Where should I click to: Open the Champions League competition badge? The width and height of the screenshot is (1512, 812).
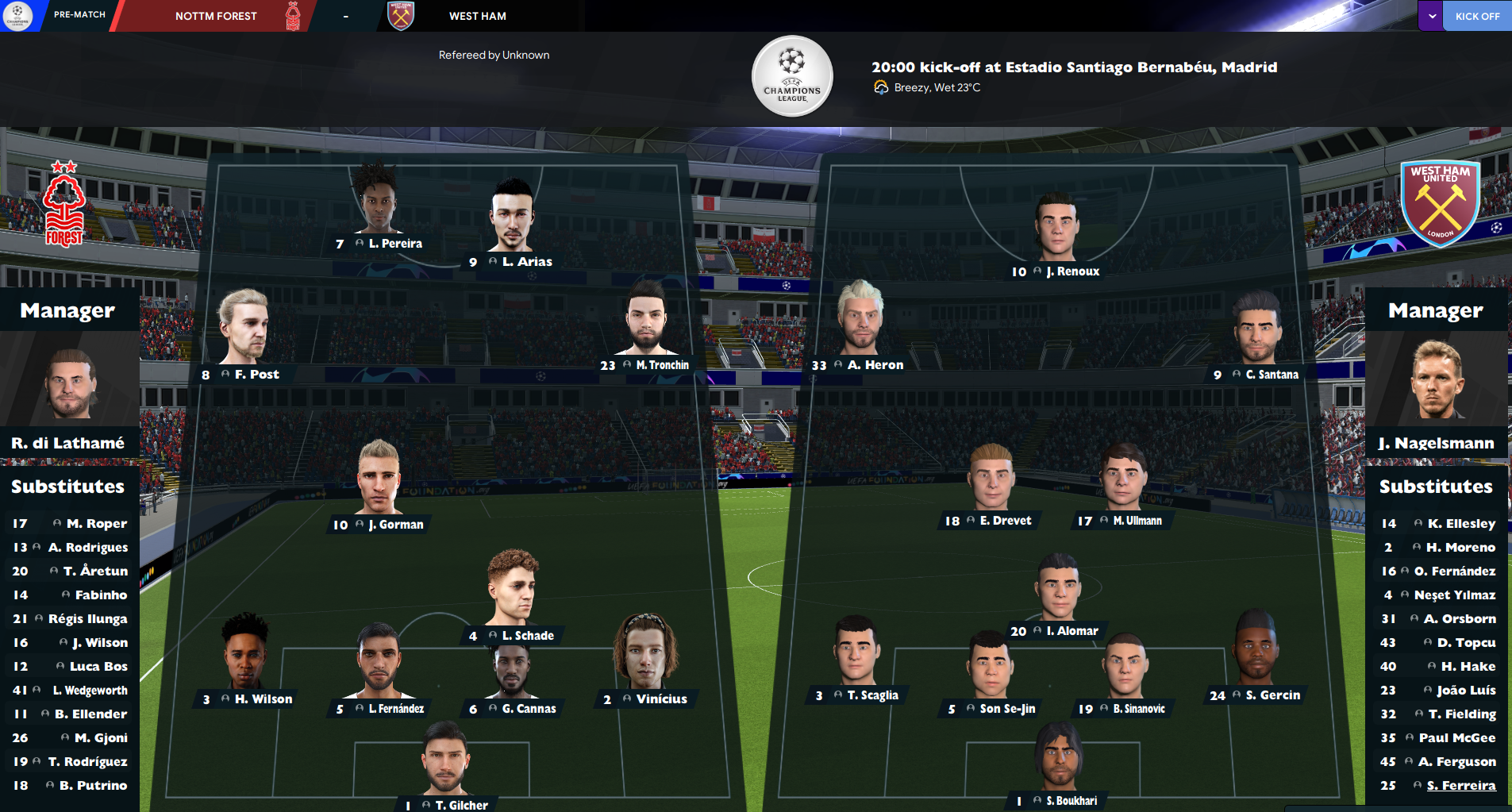[791, 76]
